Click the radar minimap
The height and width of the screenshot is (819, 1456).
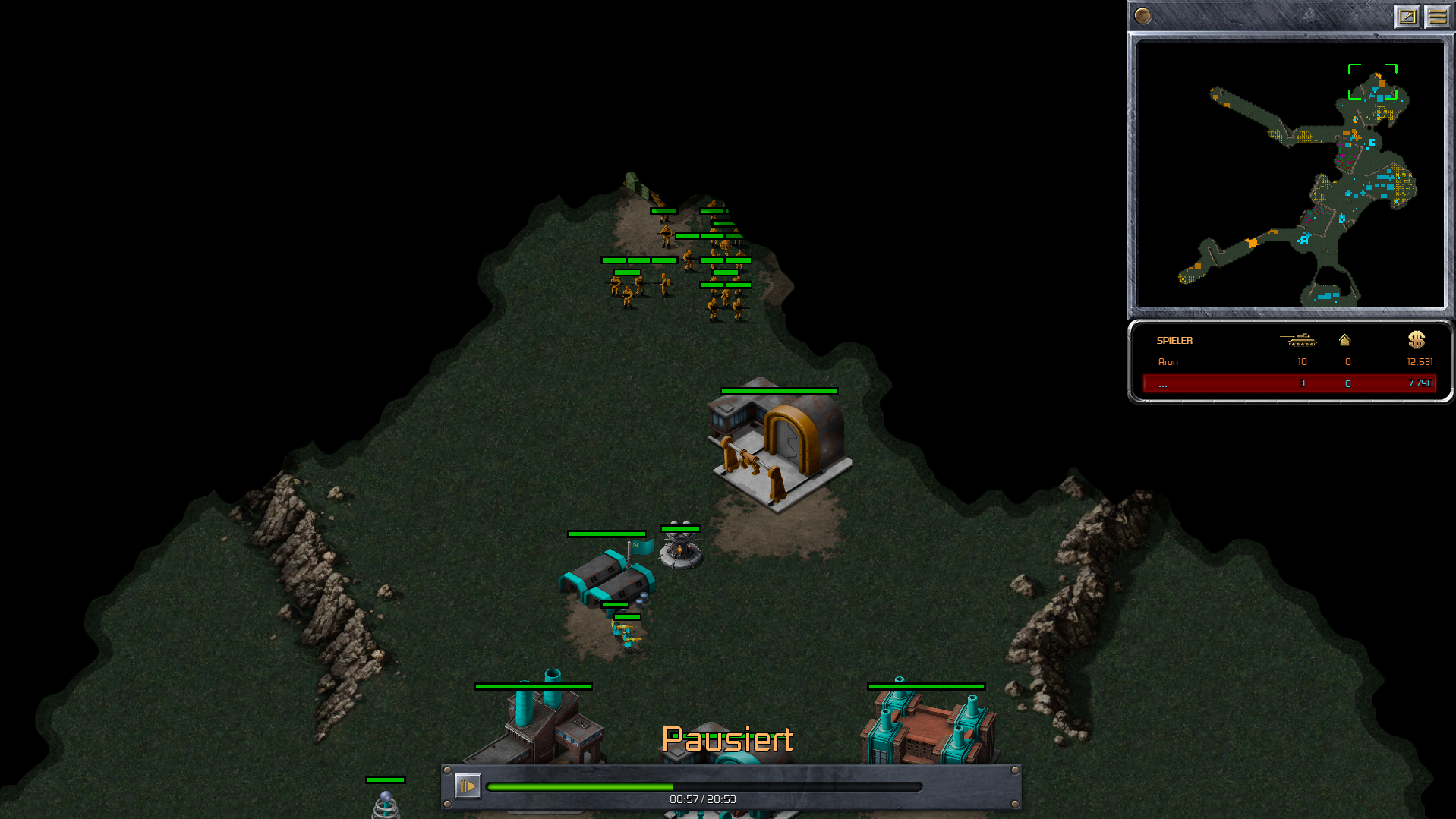tap(1290, 175)
